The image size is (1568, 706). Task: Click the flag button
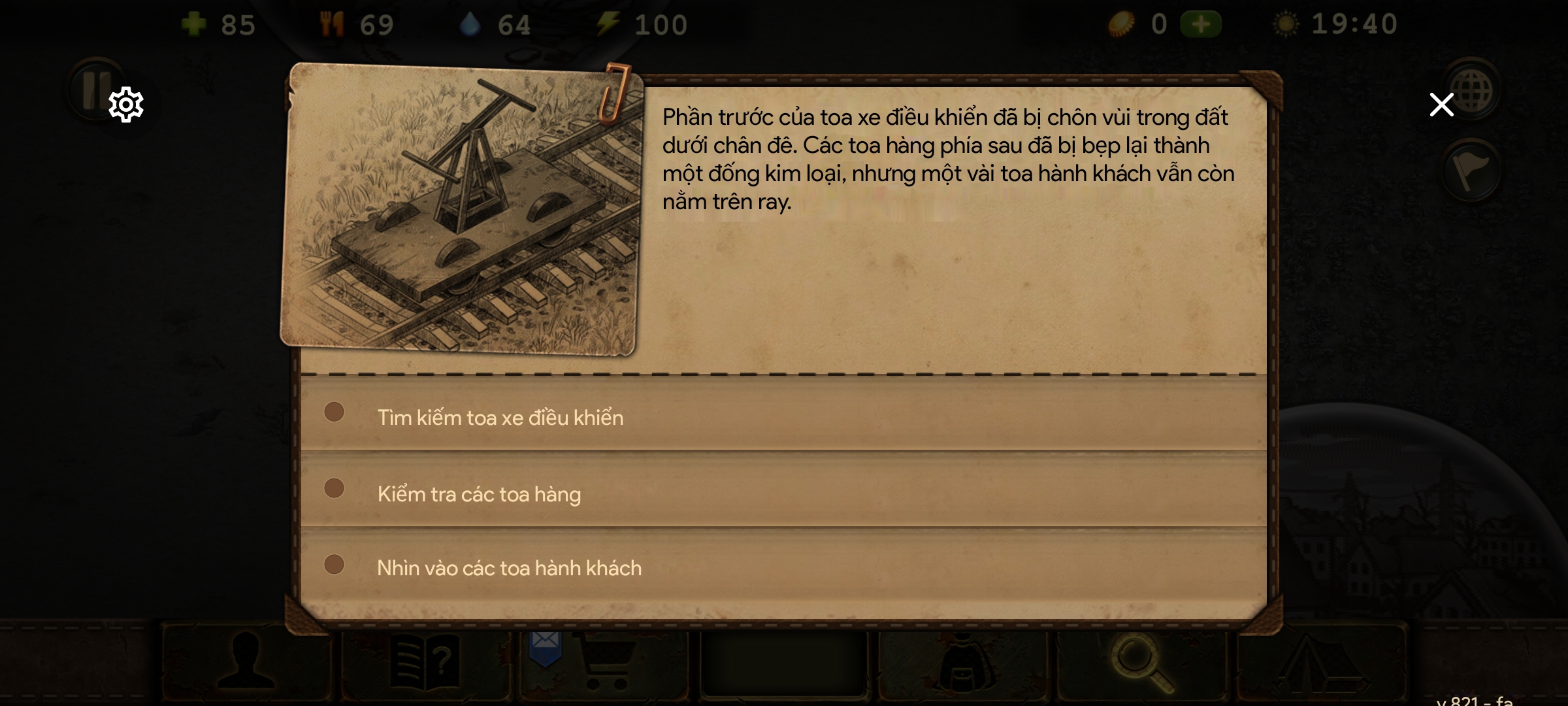(1471, 171)
